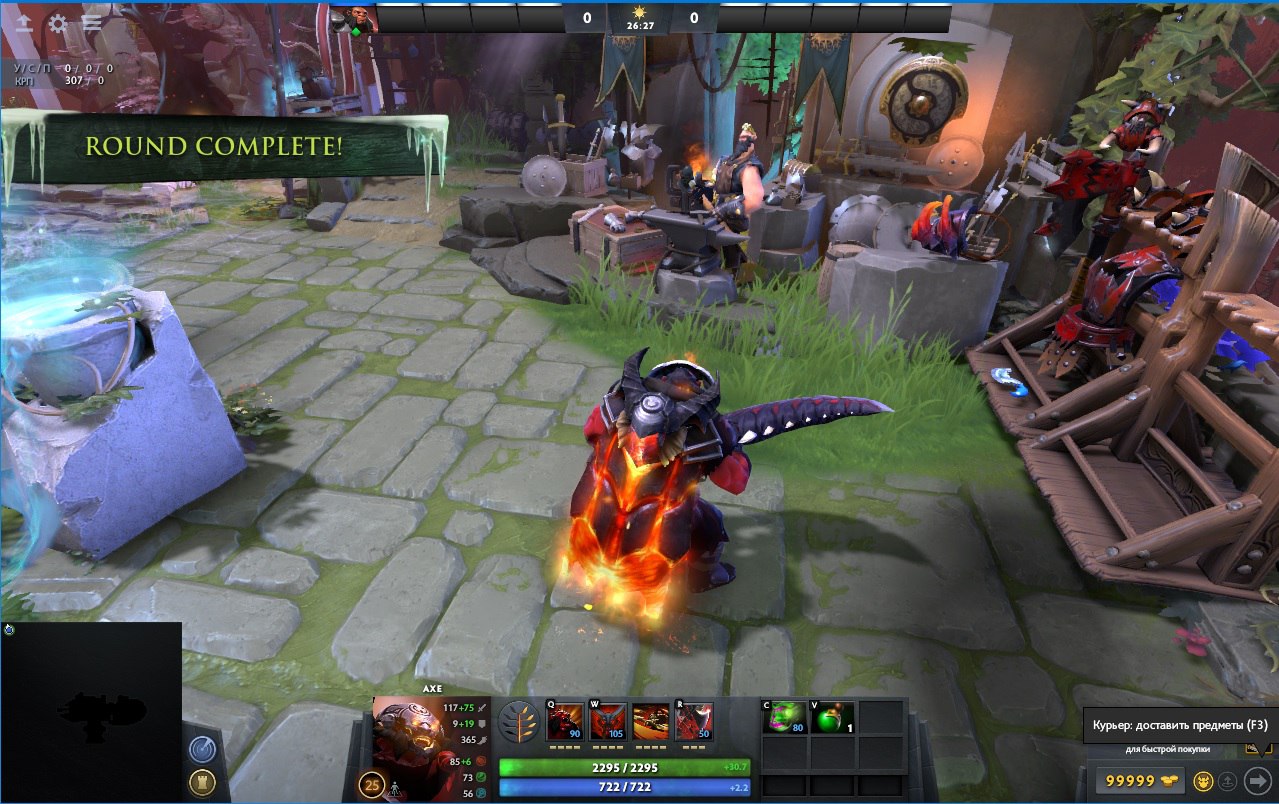This screenshot has width=1279, height=804.
Task: Click the courier deliver-items arrow button
Action: [1257, 781]
